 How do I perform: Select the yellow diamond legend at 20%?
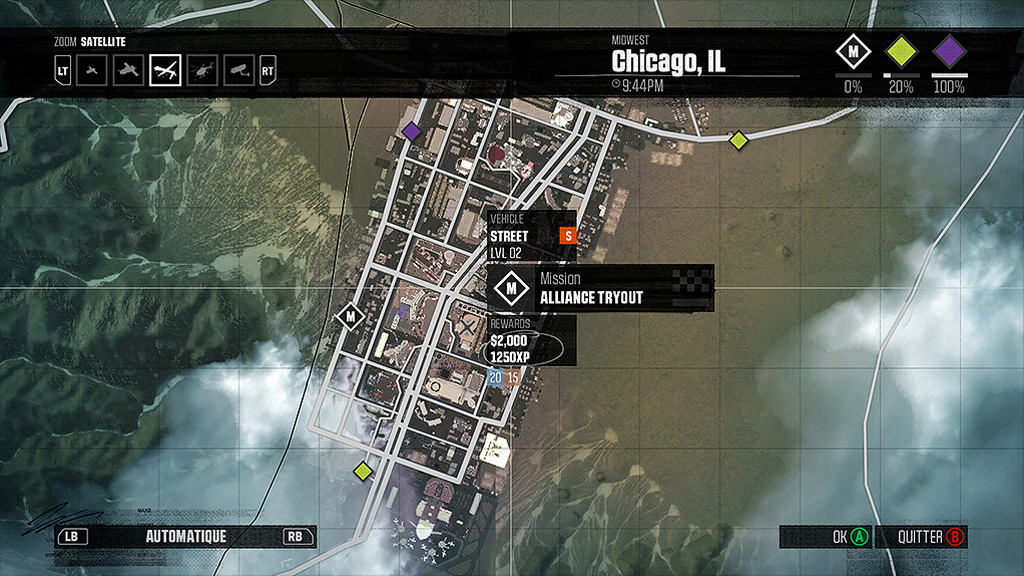pos(901,51)
